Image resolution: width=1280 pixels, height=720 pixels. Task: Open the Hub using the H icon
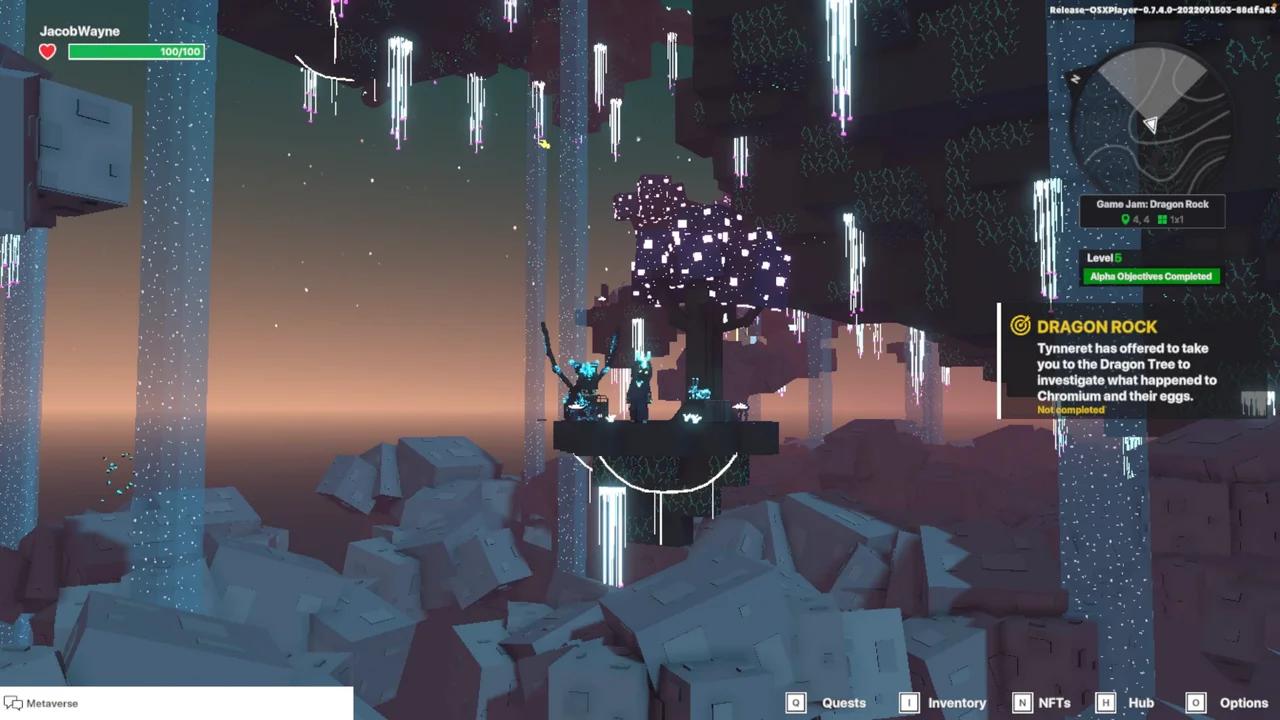point(1105,702)
